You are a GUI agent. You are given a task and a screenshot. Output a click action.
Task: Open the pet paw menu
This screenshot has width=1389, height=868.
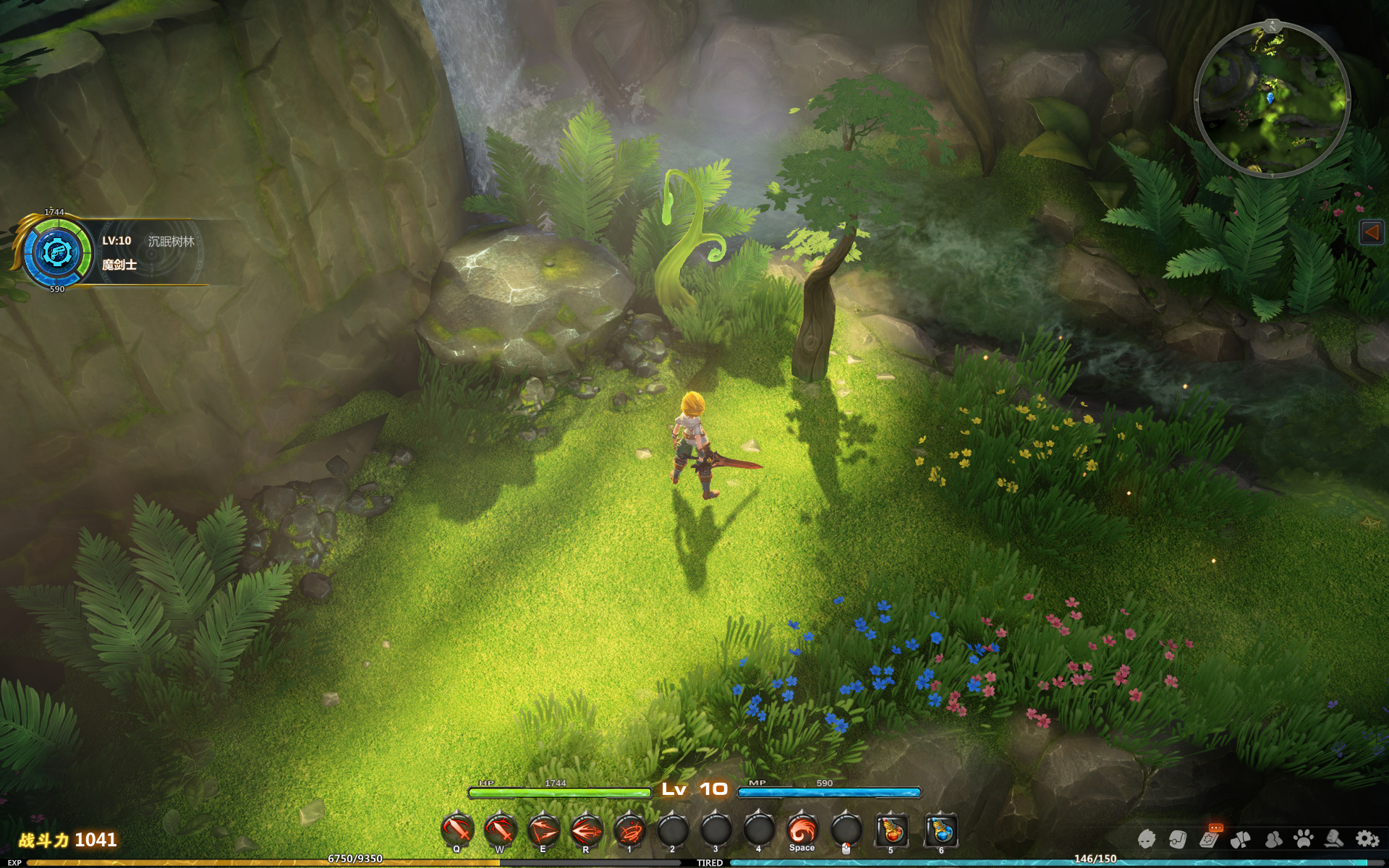coord(1304,839)
